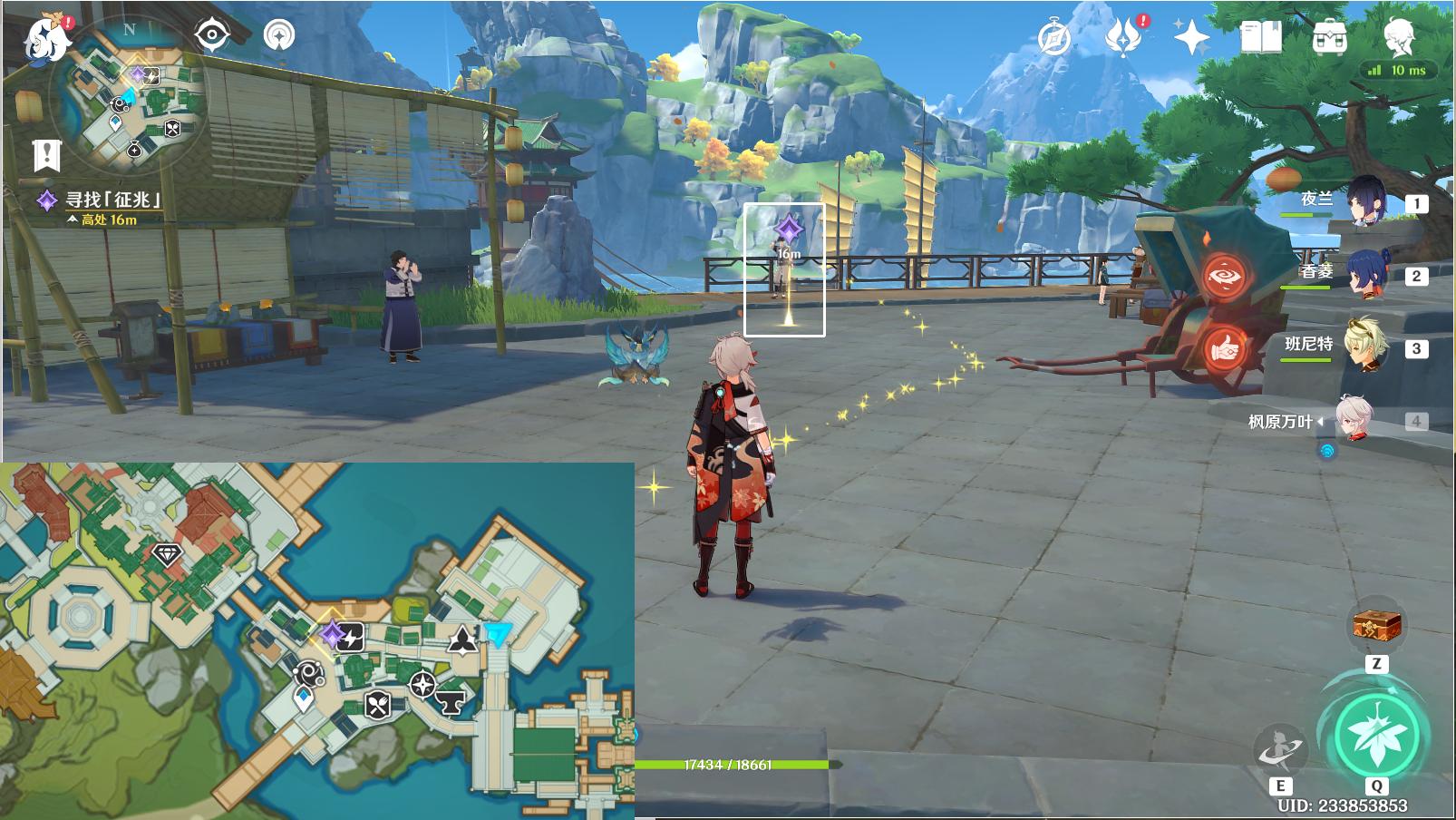
Task: Select the anvil blacksmith map marker
Action: [449, 699]
